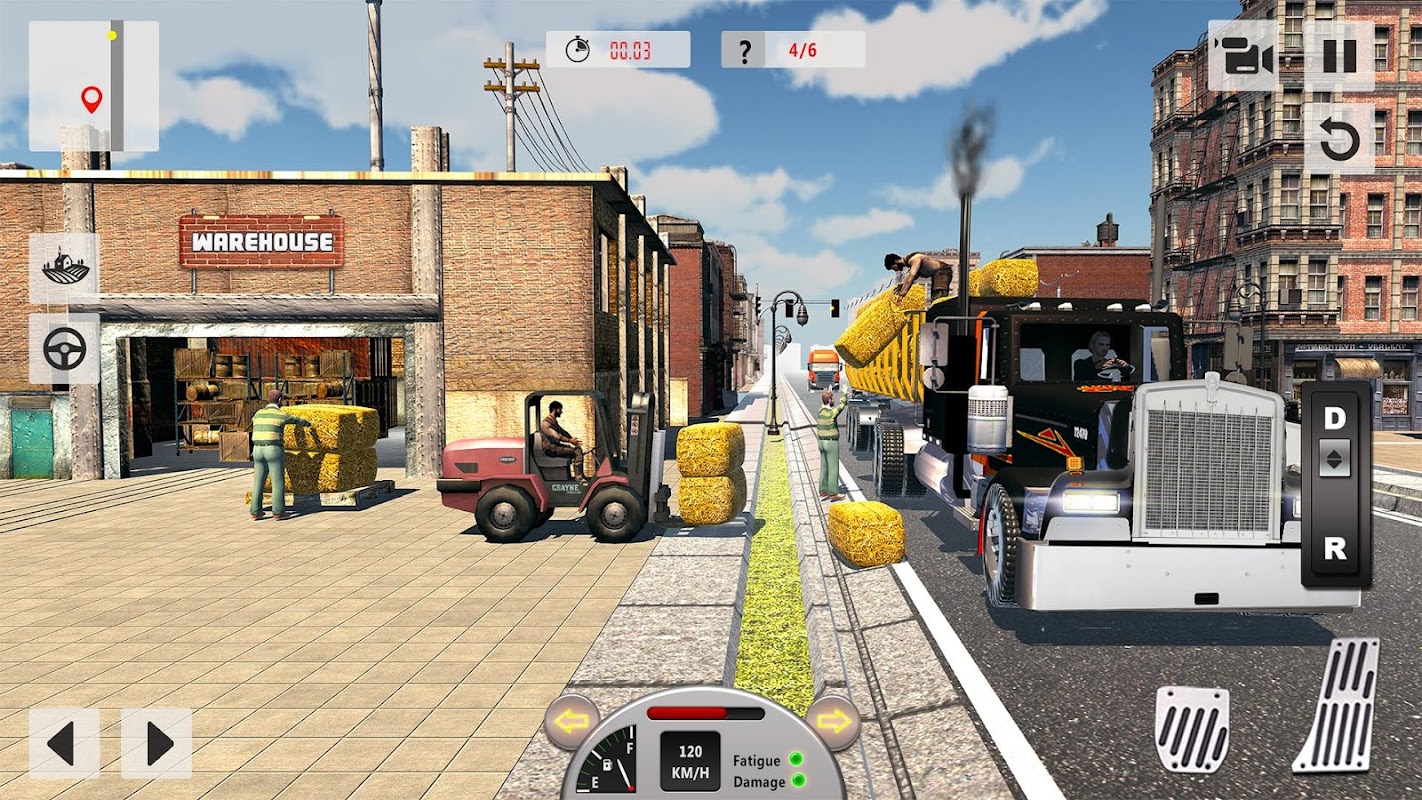Activate the left turn signal indicator
This screenshot has width=1422, height=800.
[572, 721]
